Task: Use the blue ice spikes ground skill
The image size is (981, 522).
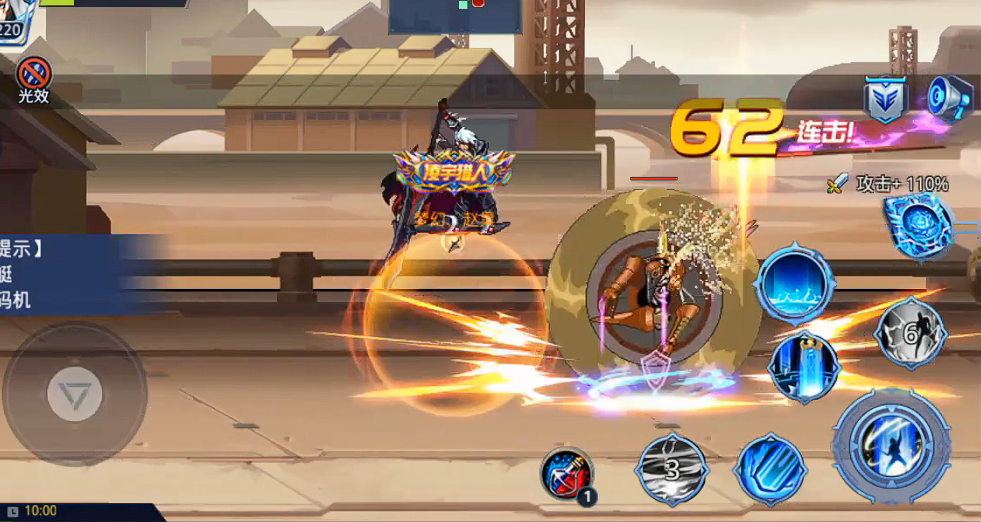Action: click(794, 282)
